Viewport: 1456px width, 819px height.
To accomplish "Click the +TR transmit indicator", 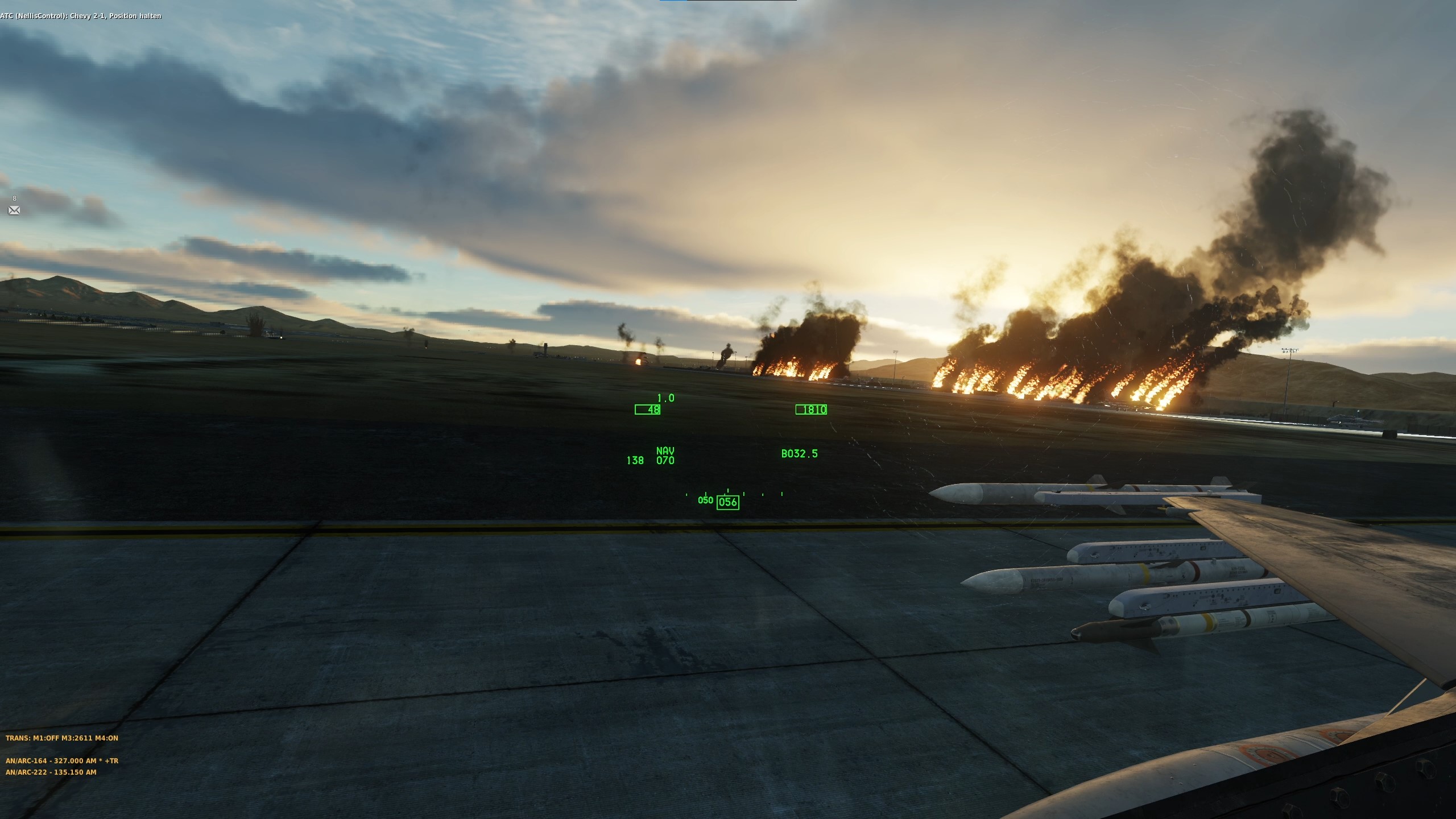I will [x=113, y=760].
